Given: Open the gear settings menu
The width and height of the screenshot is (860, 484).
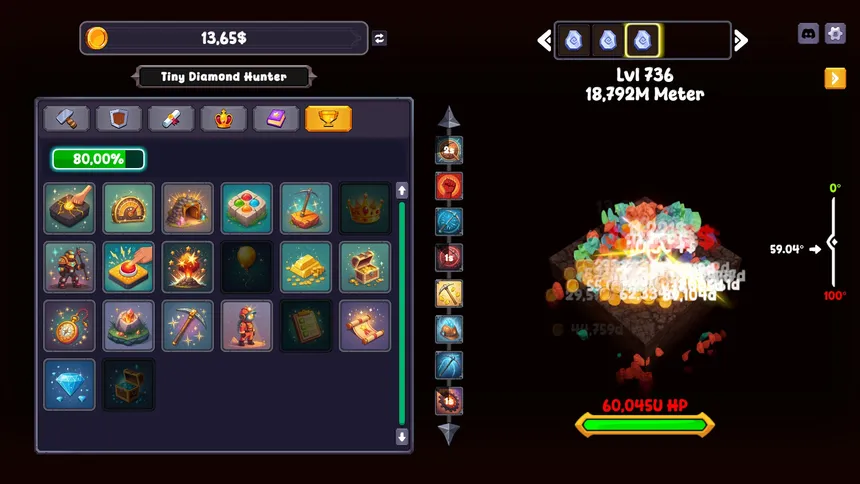Looking at the screenshot, I should [835, 33].
